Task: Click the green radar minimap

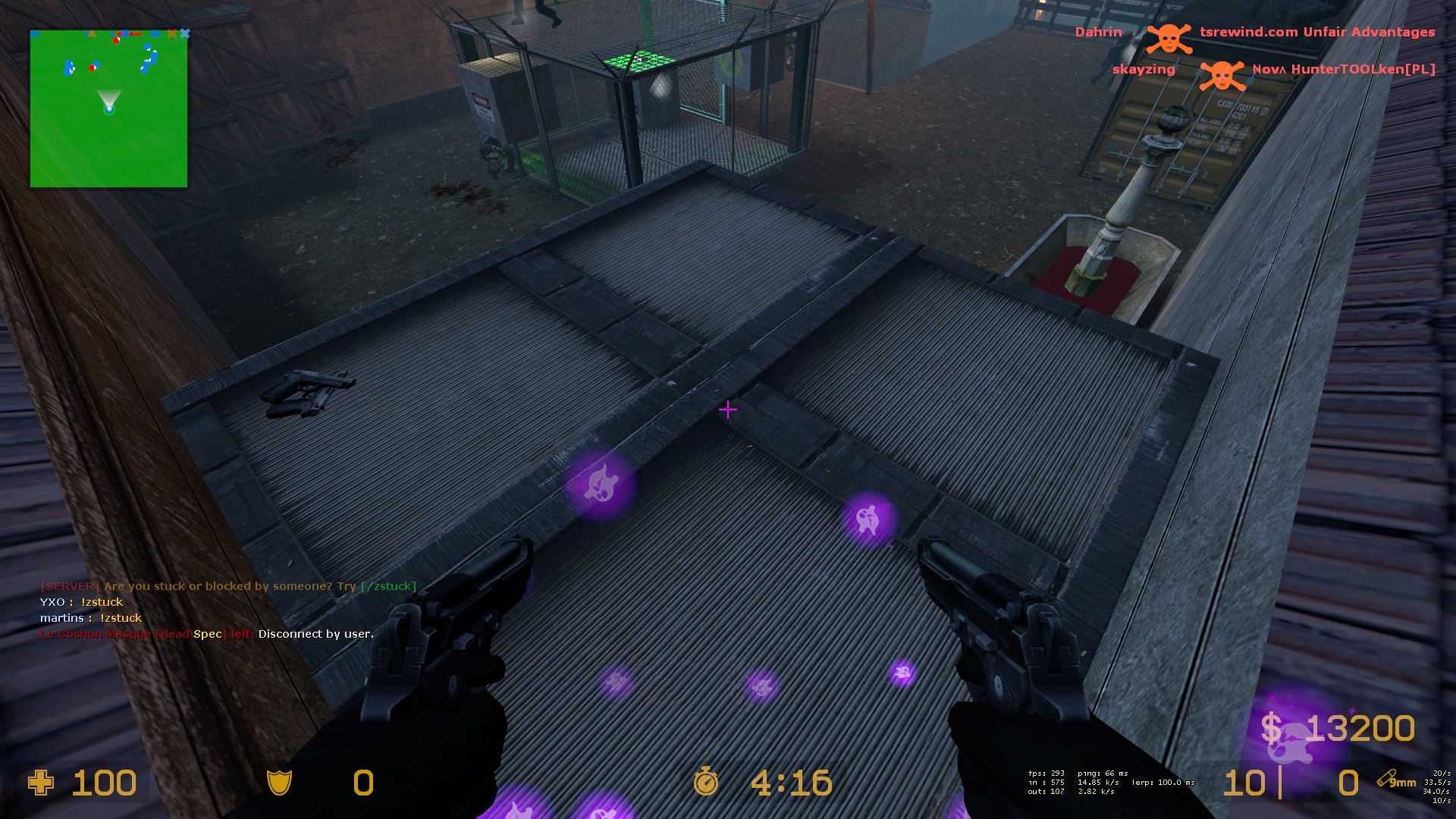Action: (x=108, y=108)
